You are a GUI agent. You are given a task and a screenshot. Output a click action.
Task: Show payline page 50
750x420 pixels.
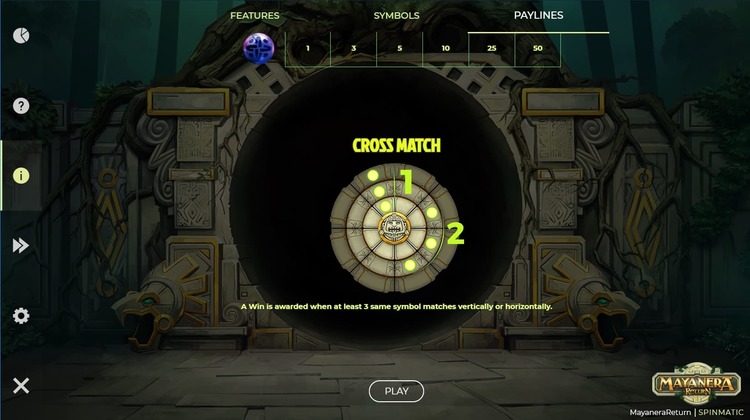[x=538, y=48]
